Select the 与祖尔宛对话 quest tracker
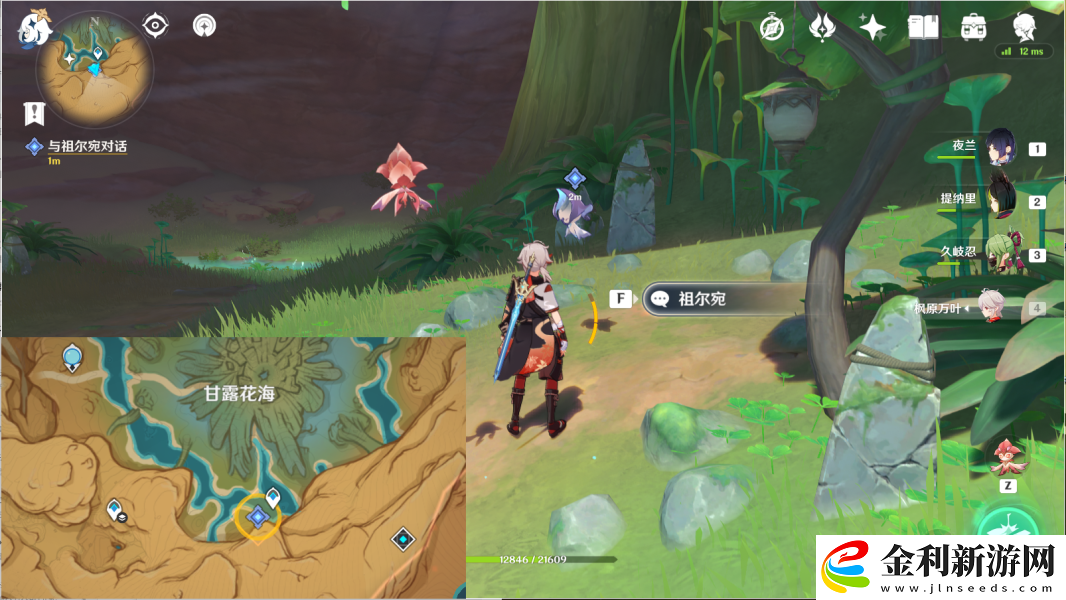The width and height of the screenshot is (1066, 600). click(x=82, y=147)
